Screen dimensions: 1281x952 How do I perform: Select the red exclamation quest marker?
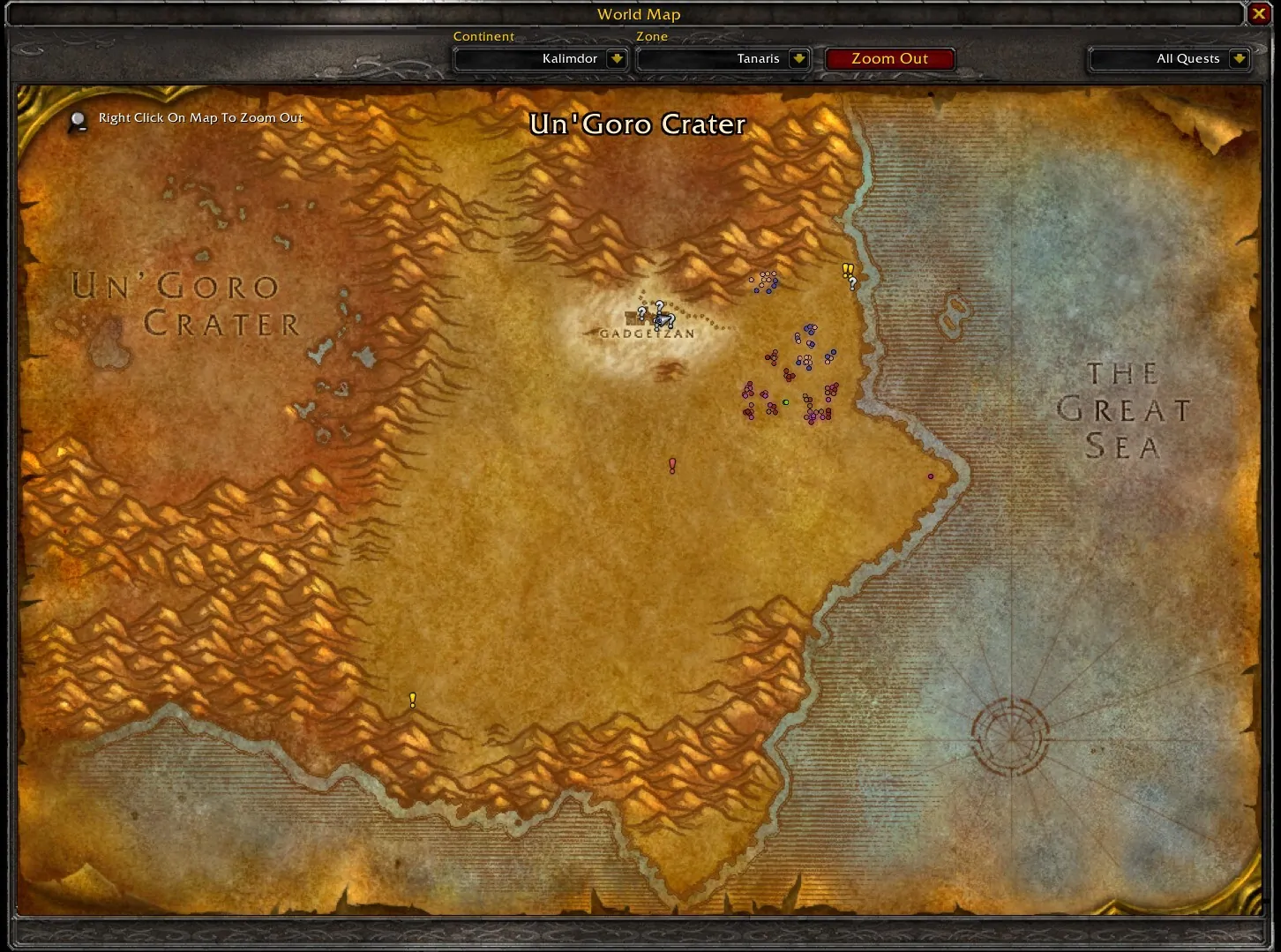tap(672, 465)
